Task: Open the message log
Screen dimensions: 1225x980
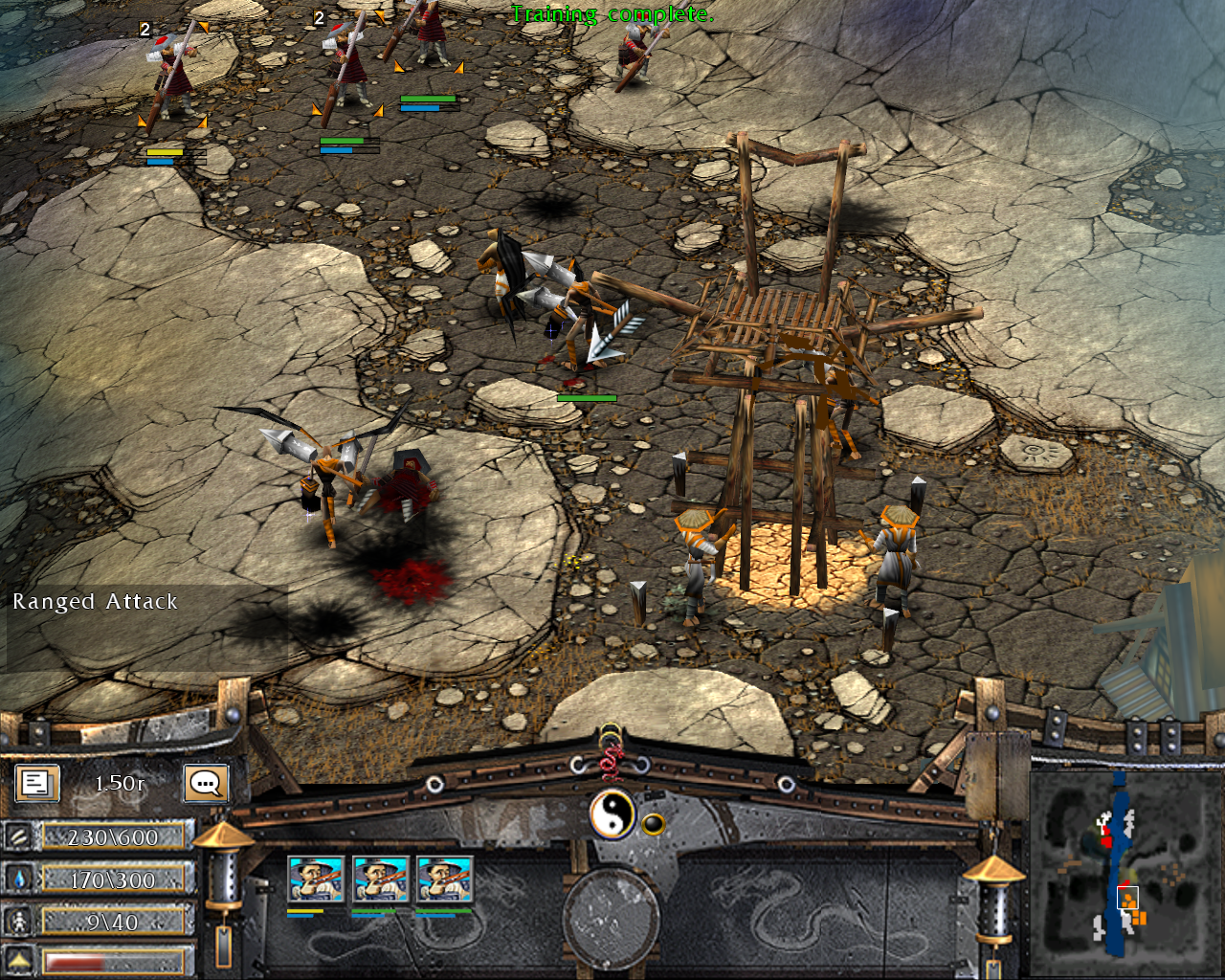Action: tap(35, 783)
